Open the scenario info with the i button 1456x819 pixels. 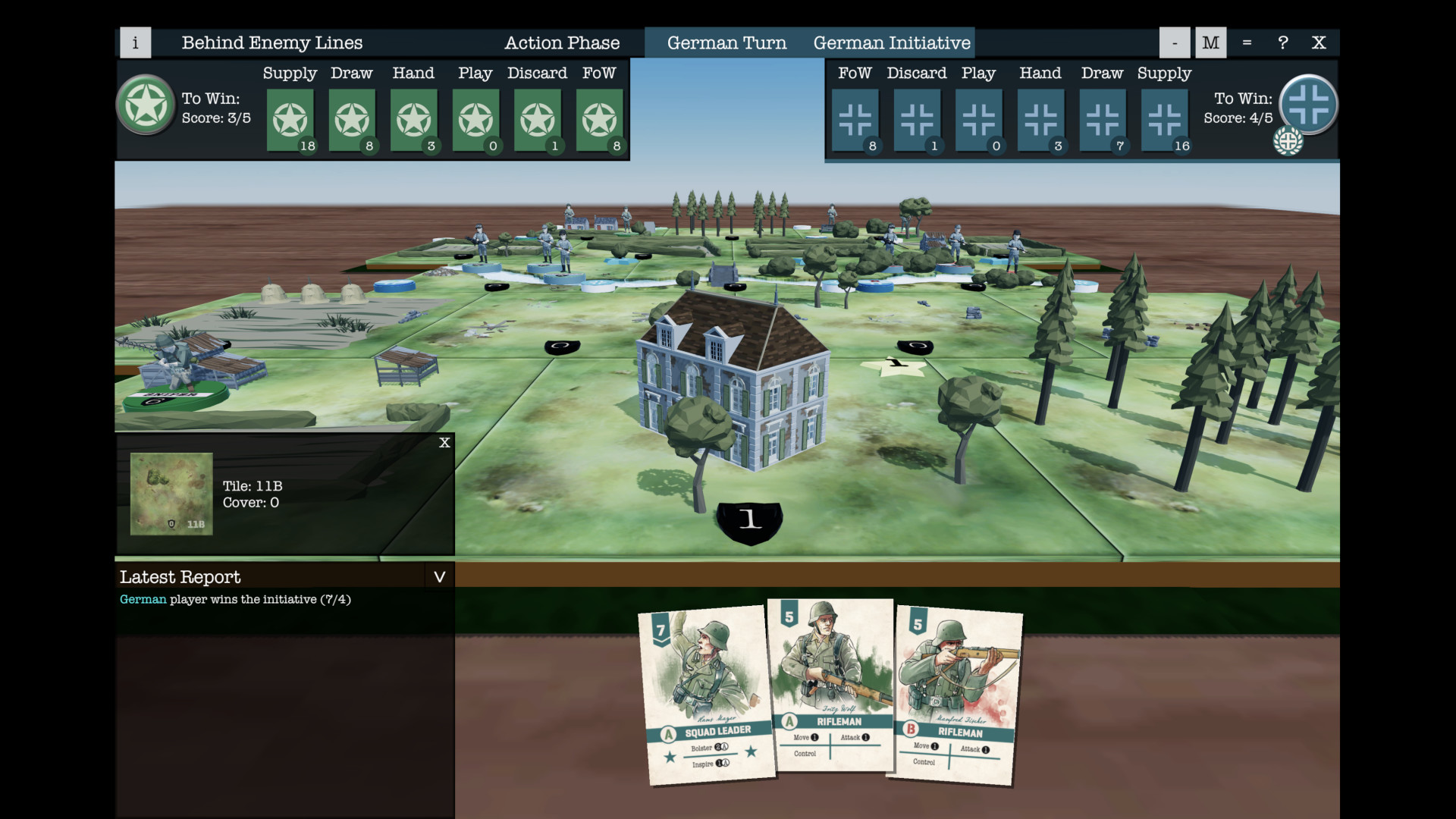pos(136,42)
